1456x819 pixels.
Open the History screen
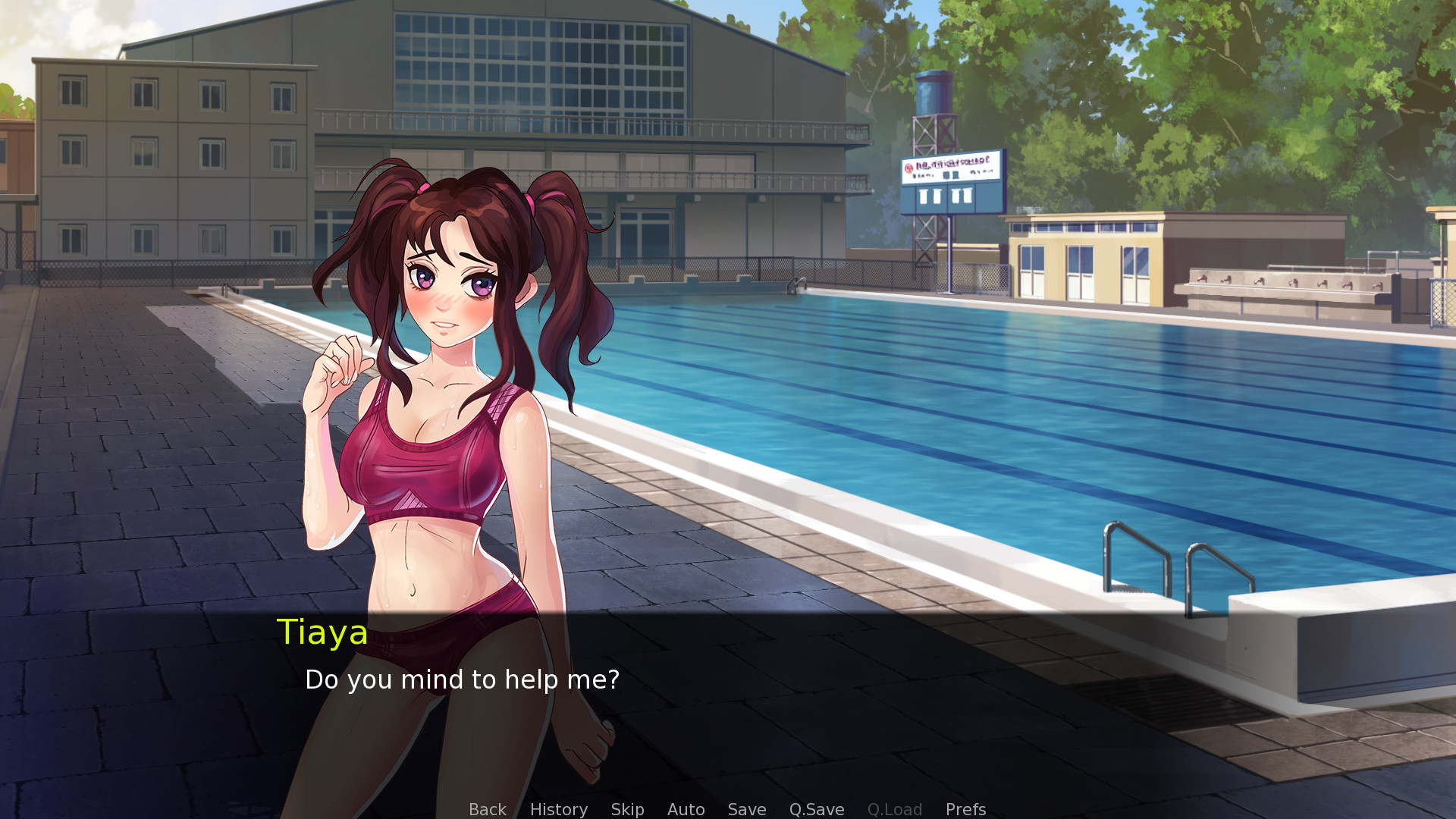[558, 809]
